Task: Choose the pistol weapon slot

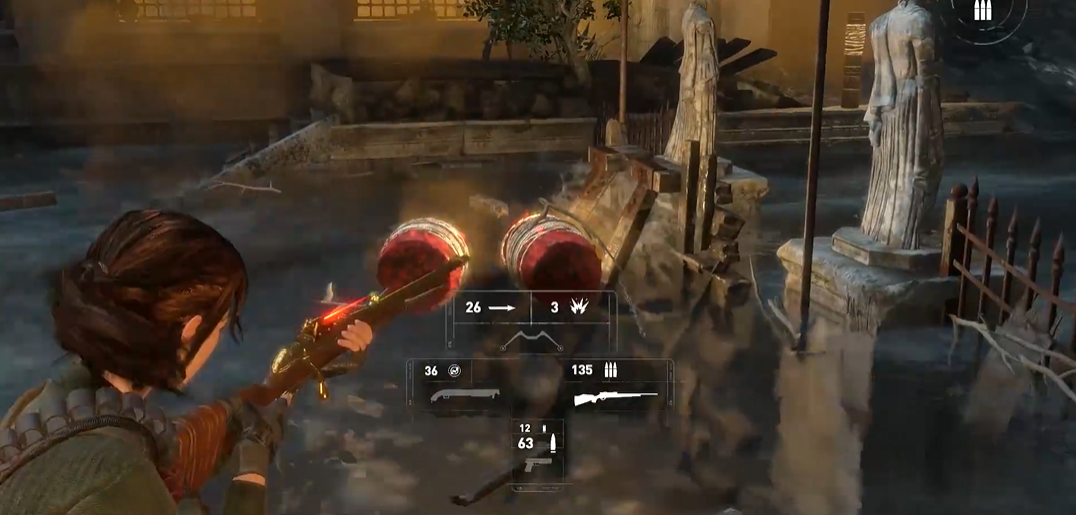Action: click(537, 465)
